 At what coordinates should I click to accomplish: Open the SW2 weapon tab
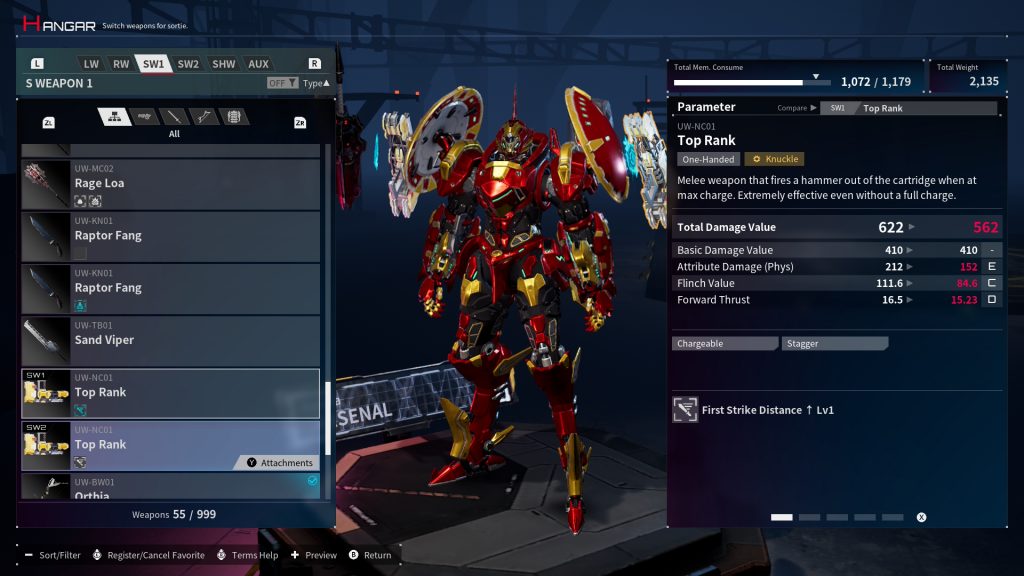pos(188,64)
